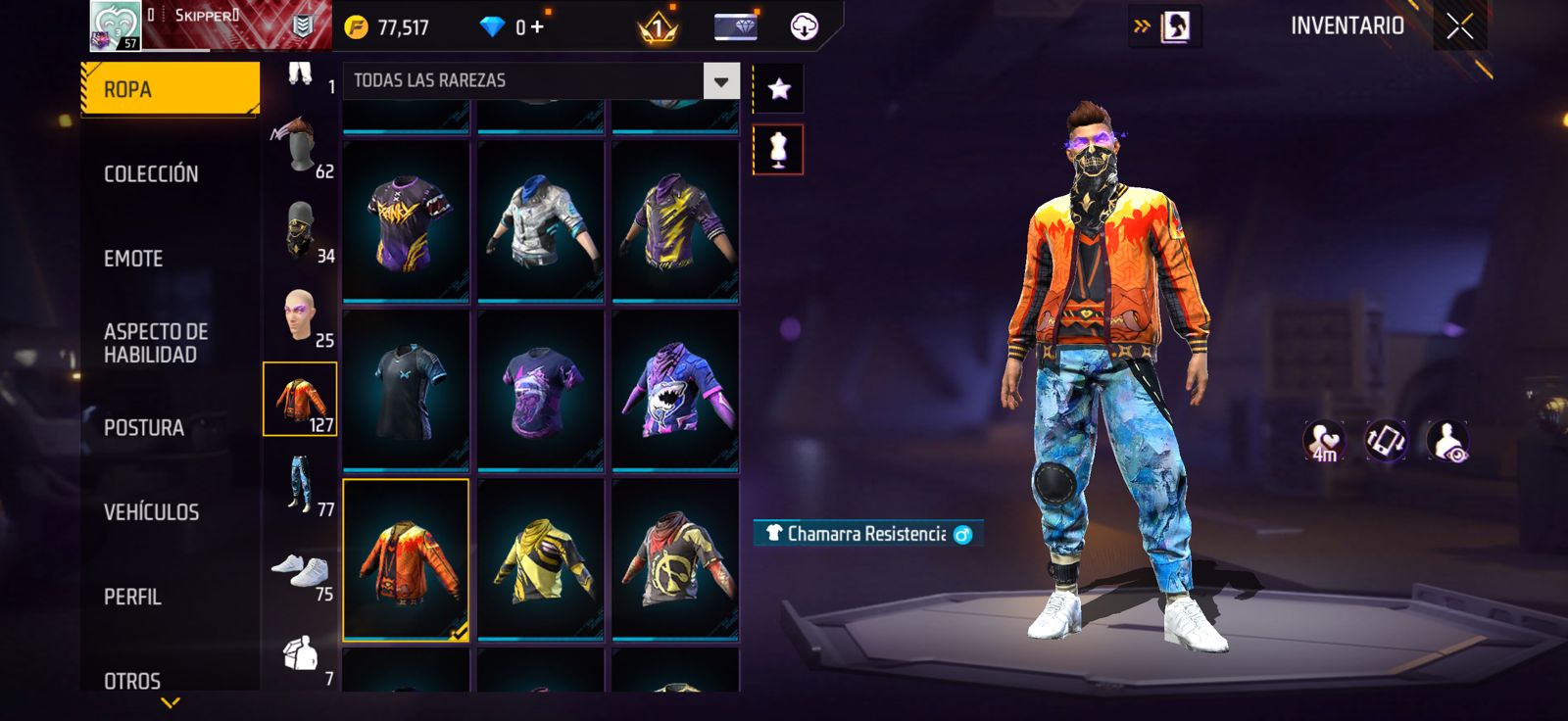1568x721 pixels.
Task: Open the white sneakers category
Action: pos(300,570)
